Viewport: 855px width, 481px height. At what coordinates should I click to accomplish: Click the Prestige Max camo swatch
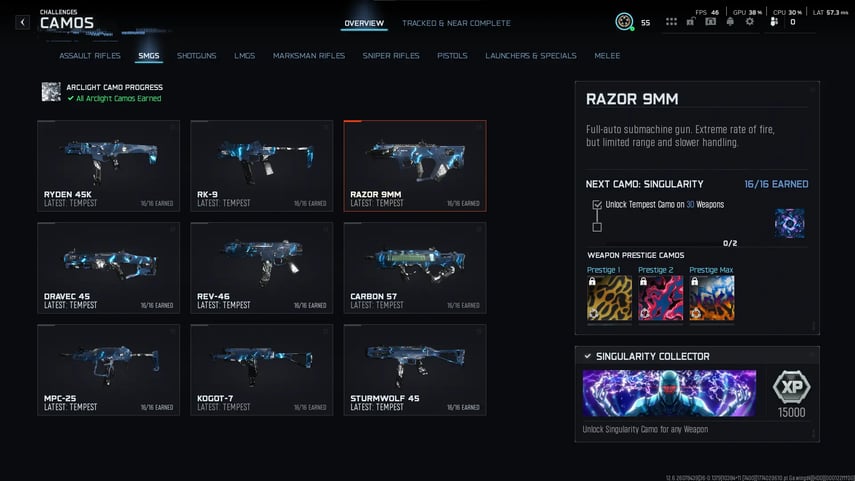[x=712, y=298]
